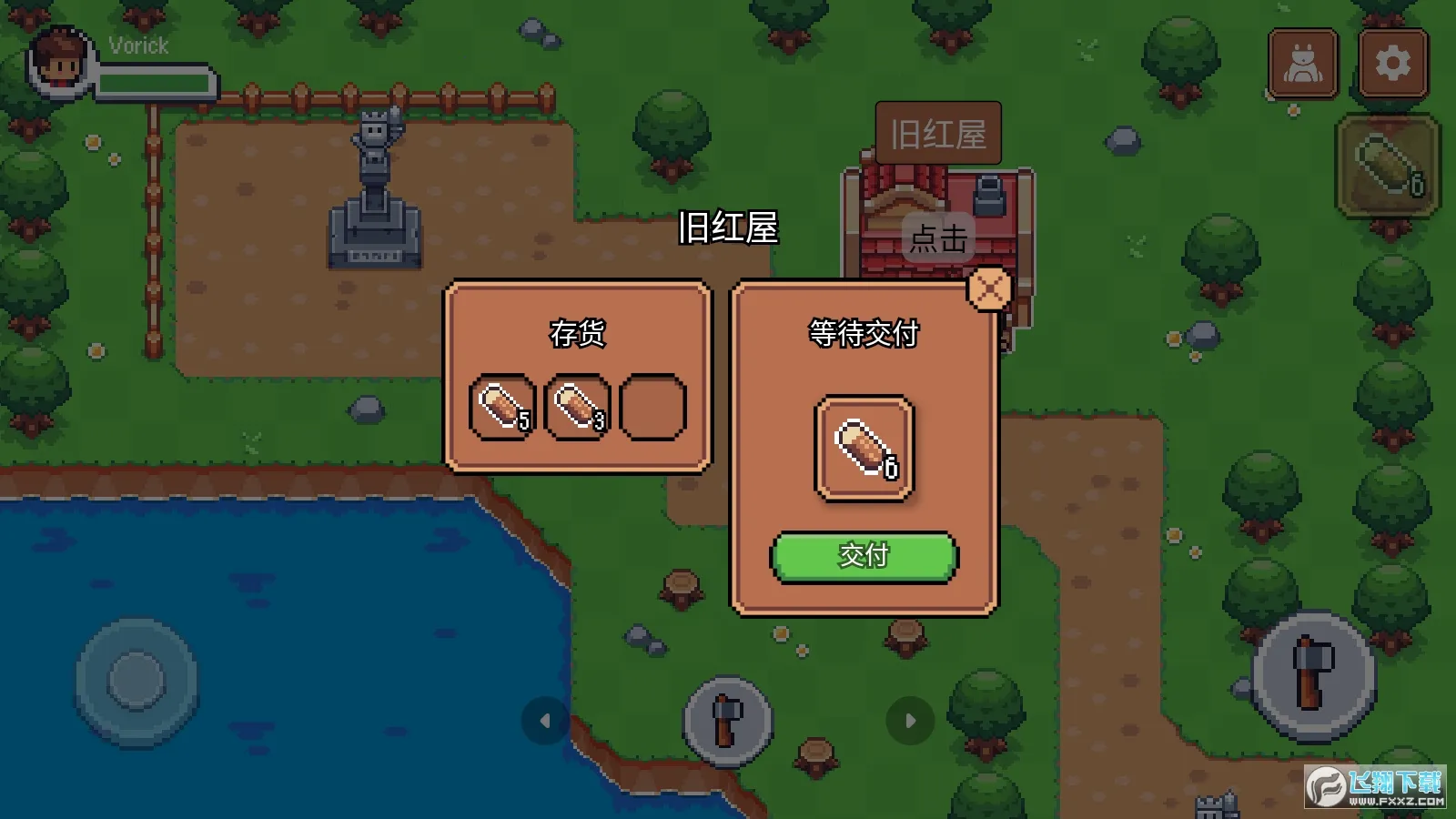Close the 旧红屋 delivery panel

989,290
